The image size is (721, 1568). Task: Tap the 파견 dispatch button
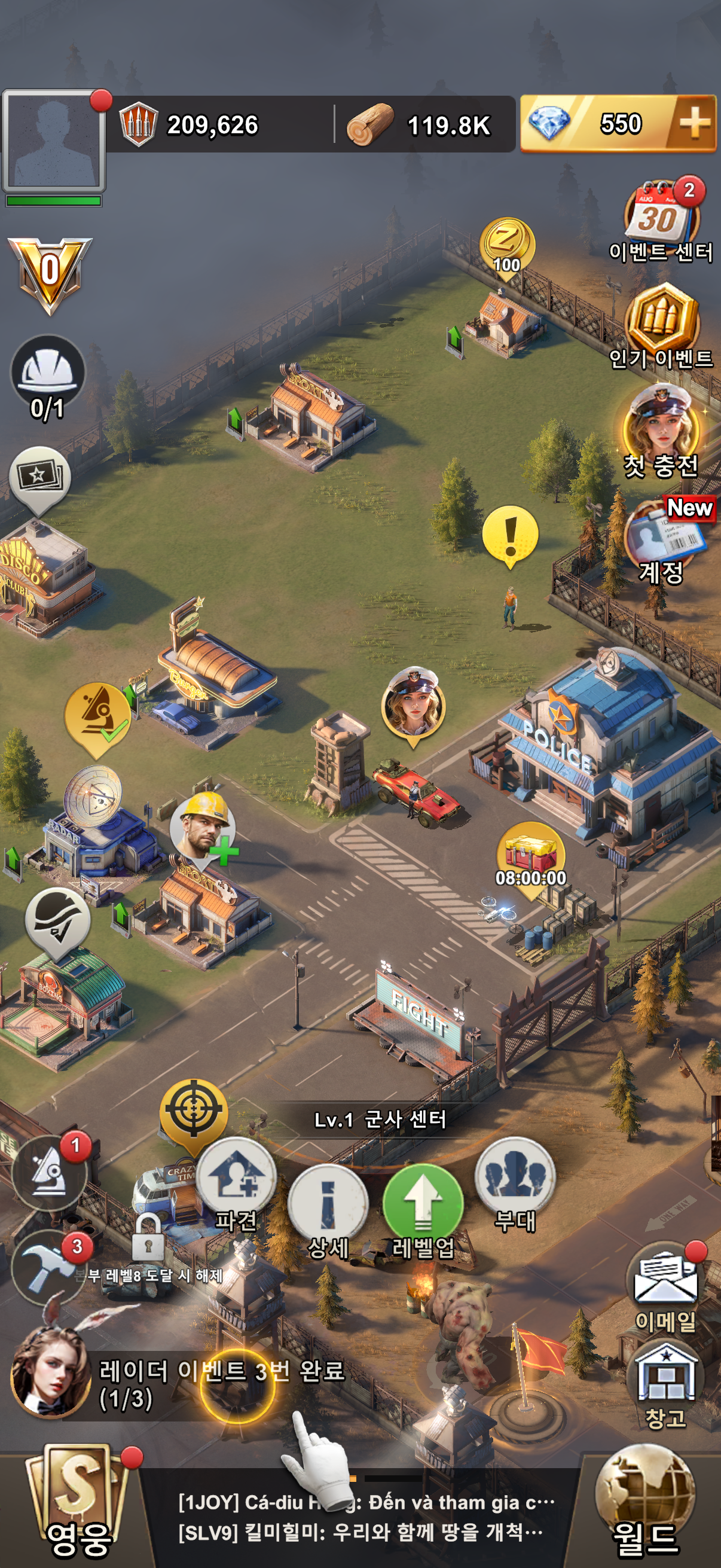click(236, 1180)
